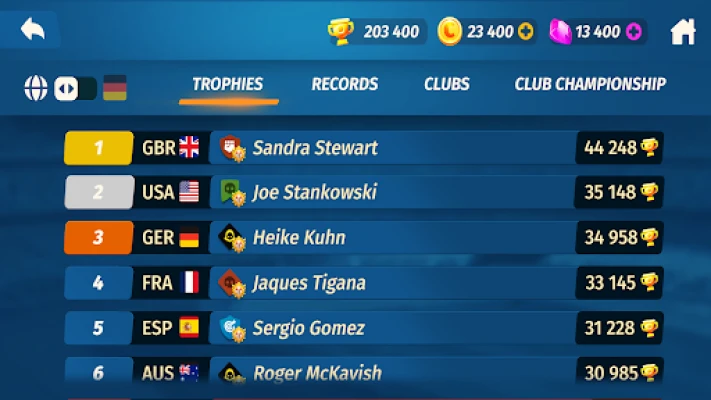The image size is (711, 400).
Task: Open the Clubs tab
Action: pyautogui.click(x=446, y=85)
